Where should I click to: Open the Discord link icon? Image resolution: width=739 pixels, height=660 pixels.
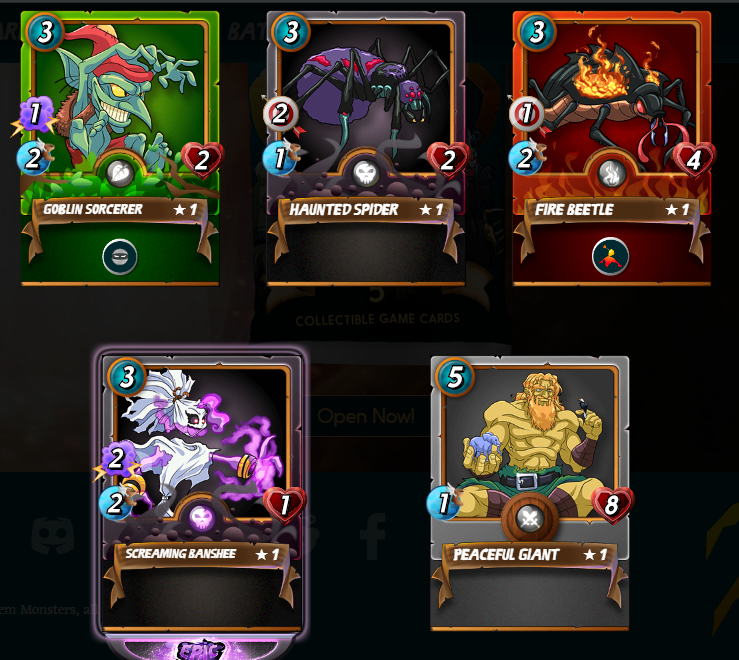click(53, 536)
